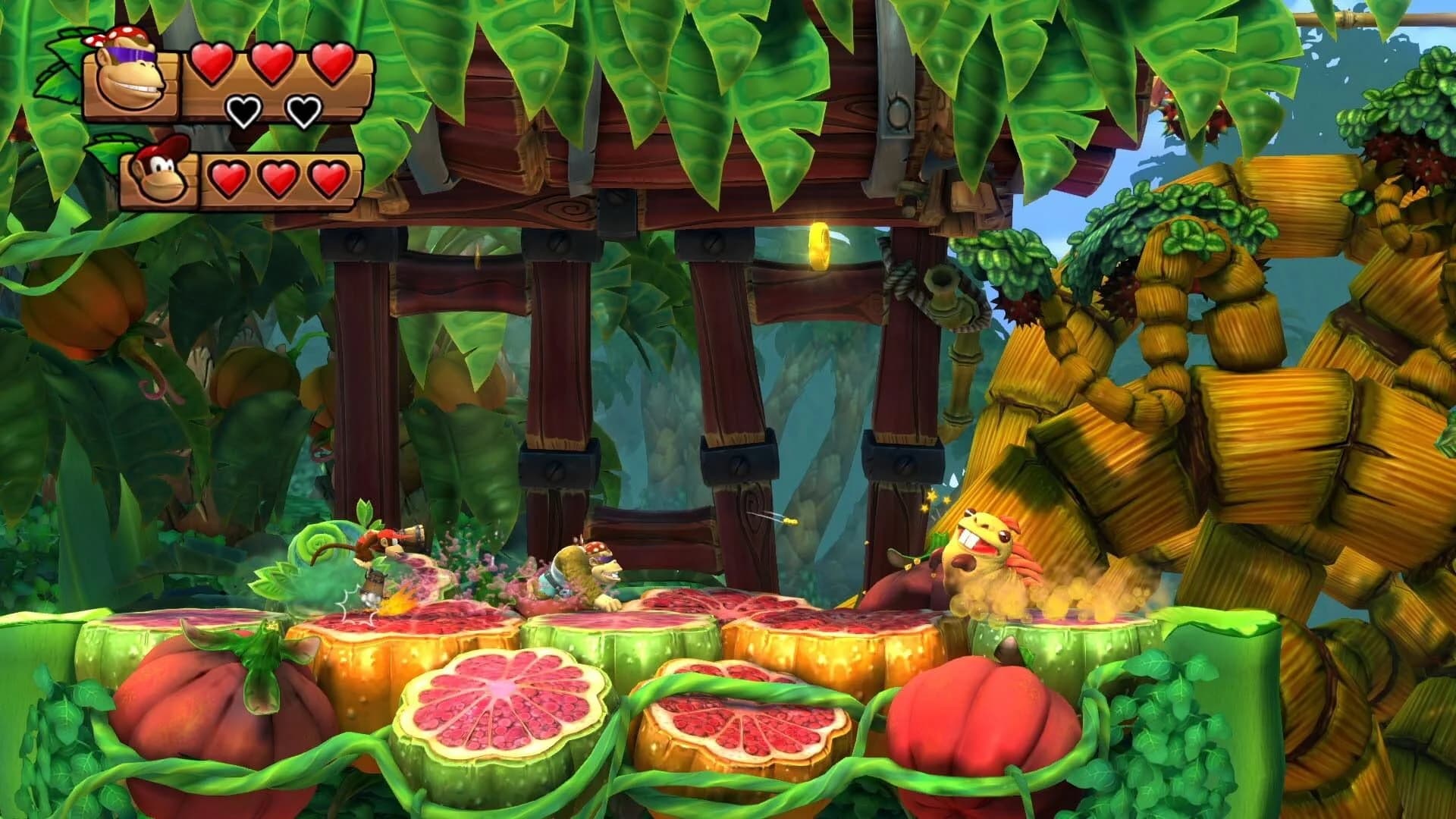Click the first empty heart outline
Viewport: 1456px width, 819px height.
click(243, 111)
